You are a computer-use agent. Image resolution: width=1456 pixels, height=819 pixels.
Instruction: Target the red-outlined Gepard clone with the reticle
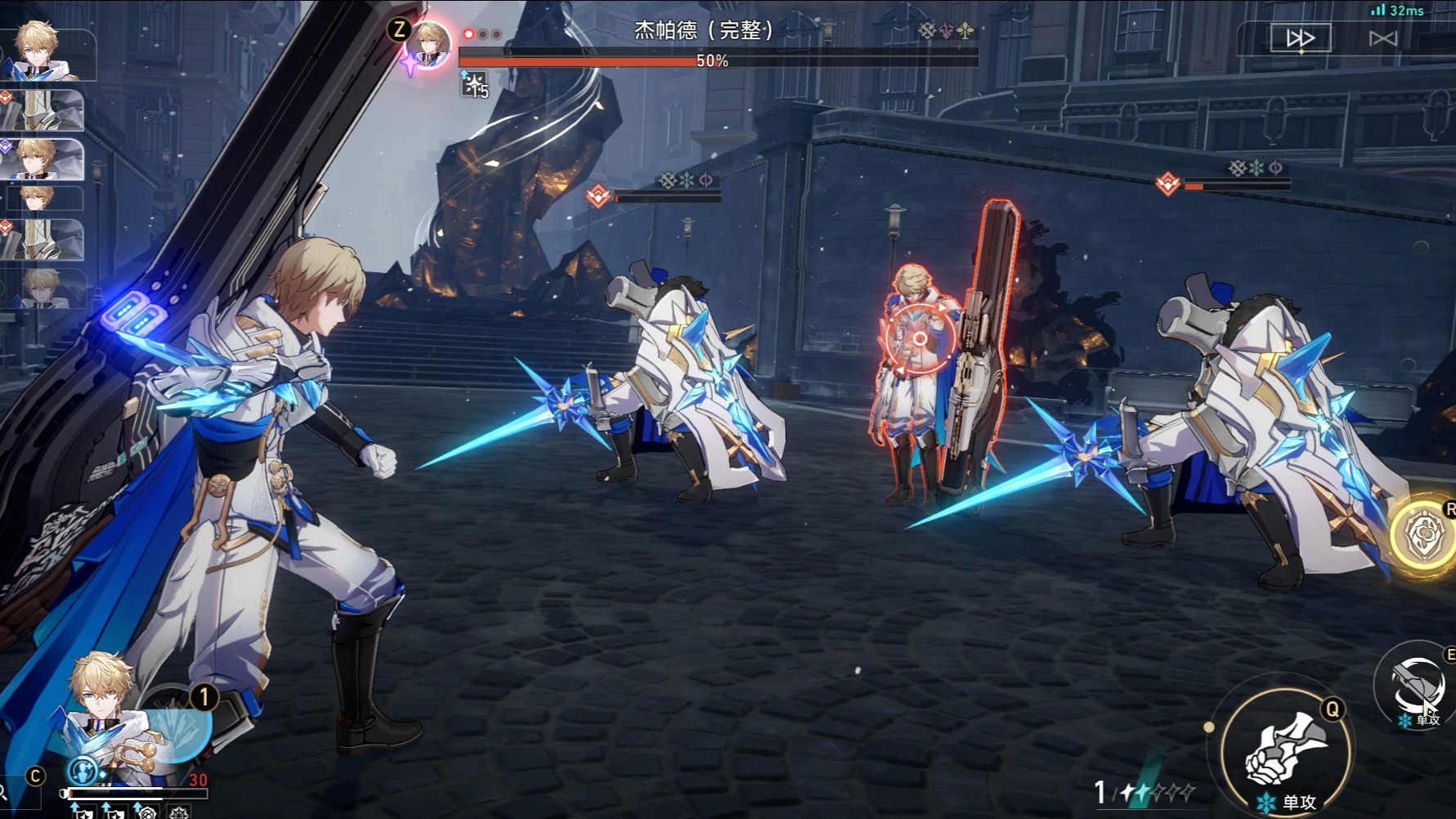point(920,338)
